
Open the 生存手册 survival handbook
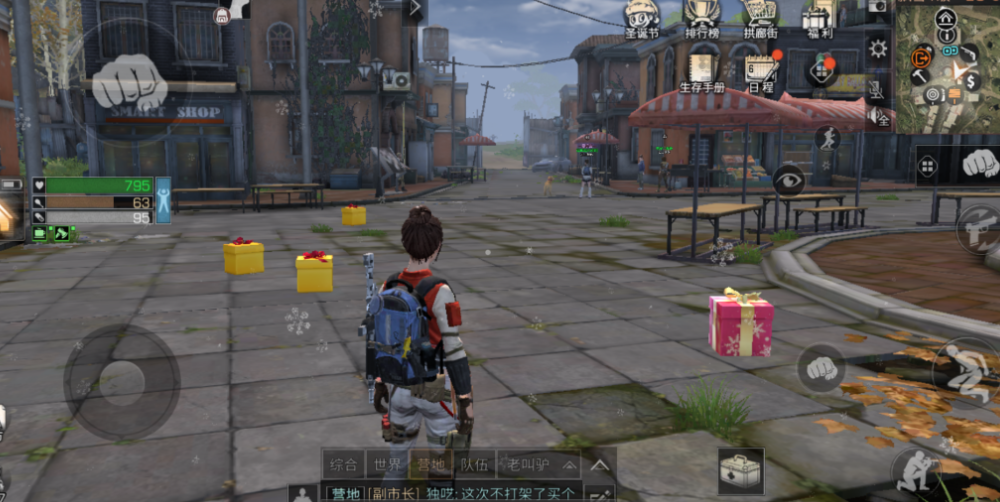[x=702, y=71]
